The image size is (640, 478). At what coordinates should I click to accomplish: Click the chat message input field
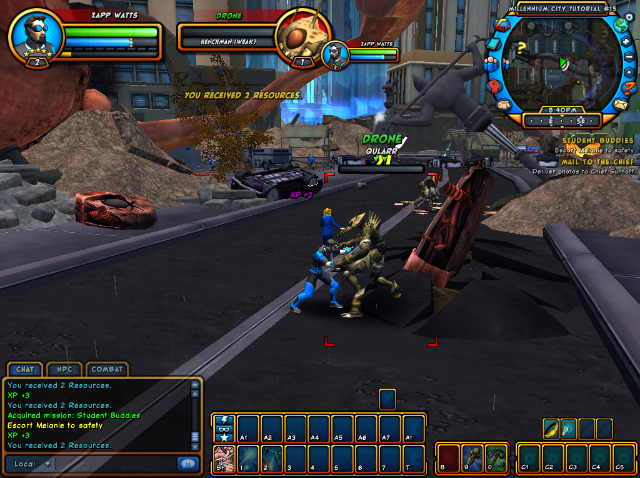point(115,464)
